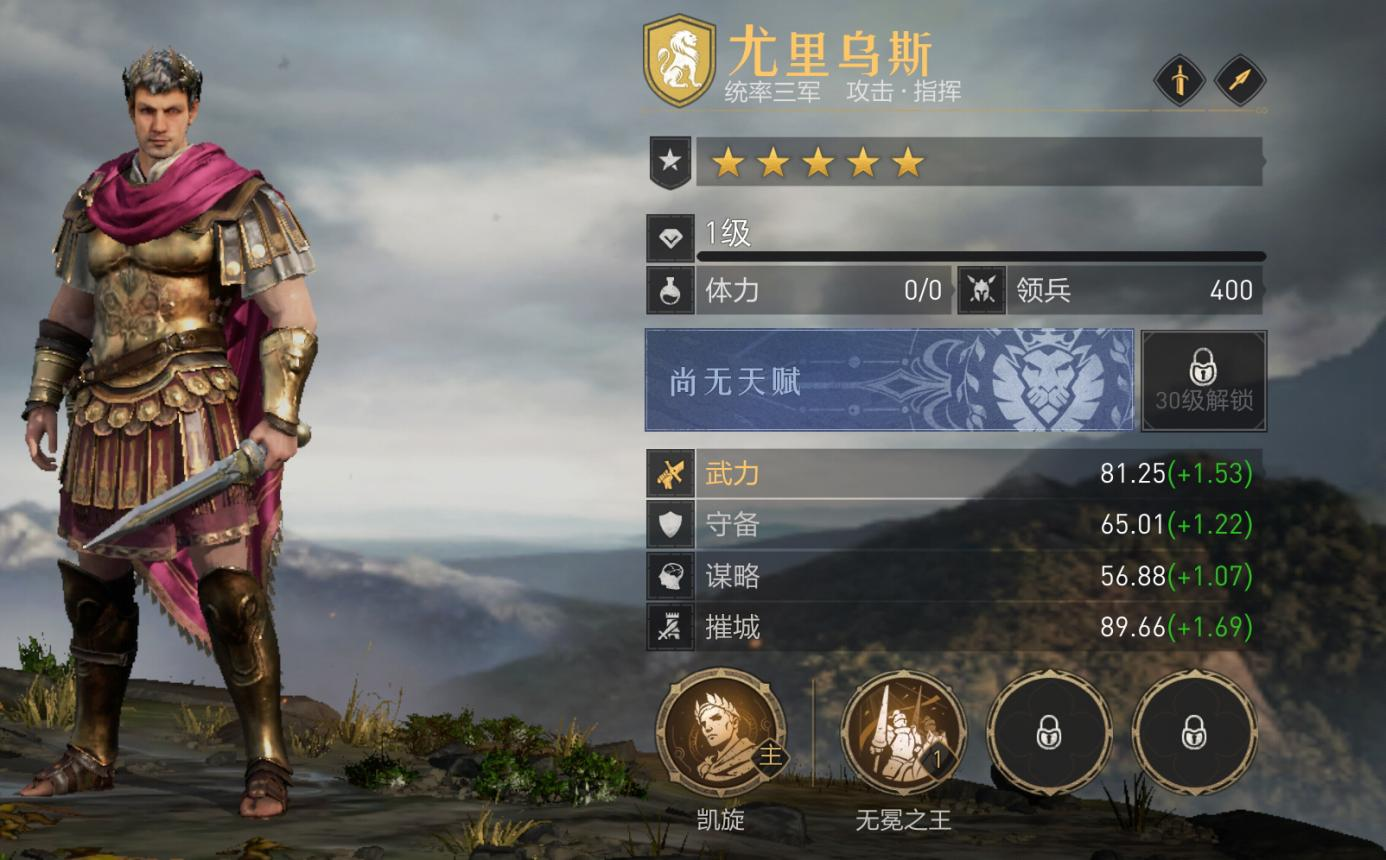Pick the 摧城 attribute row

955,627
